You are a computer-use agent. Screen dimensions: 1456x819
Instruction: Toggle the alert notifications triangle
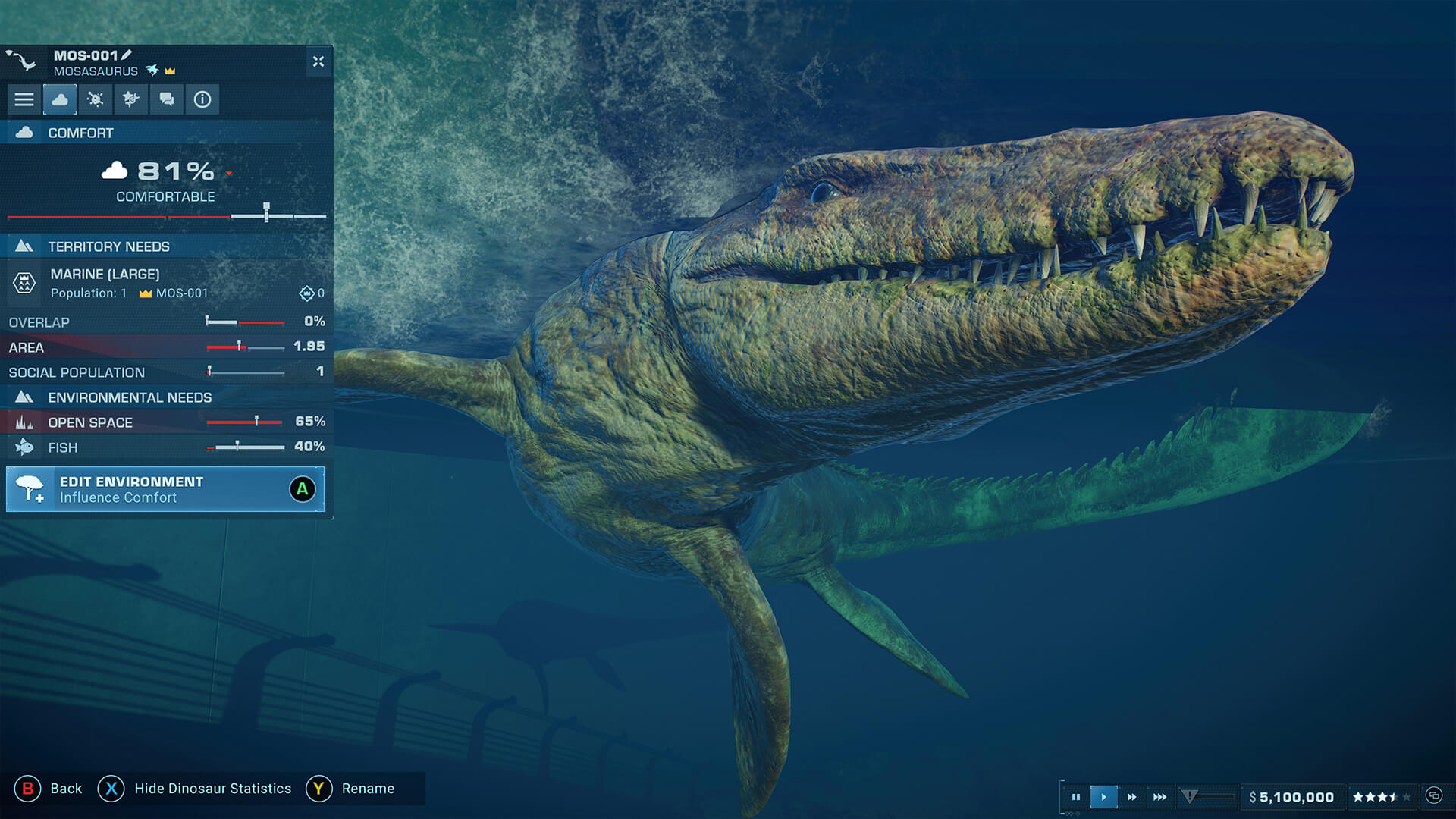tap(1189, 797)
